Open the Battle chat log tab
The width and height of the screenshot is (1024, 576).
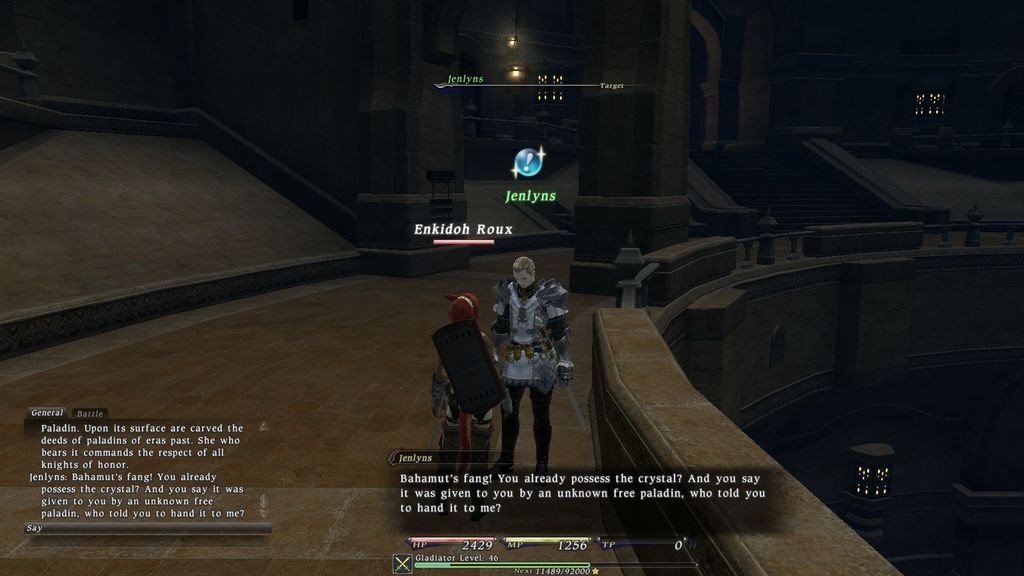(89, 413)
